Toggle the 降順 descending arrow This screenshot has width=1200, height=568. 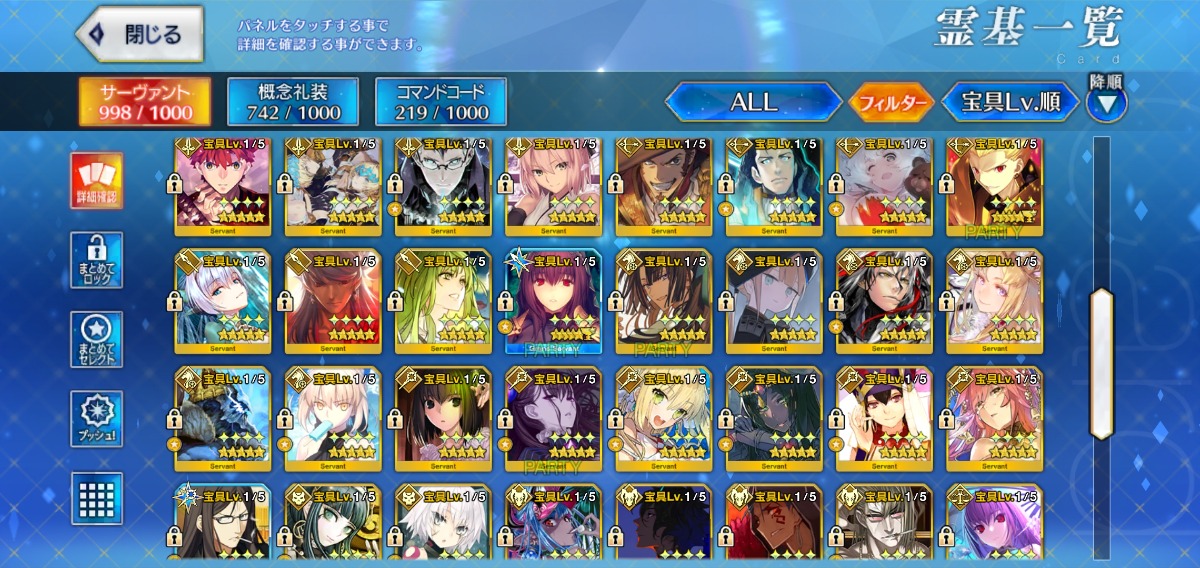click(x=1106, y=101)
